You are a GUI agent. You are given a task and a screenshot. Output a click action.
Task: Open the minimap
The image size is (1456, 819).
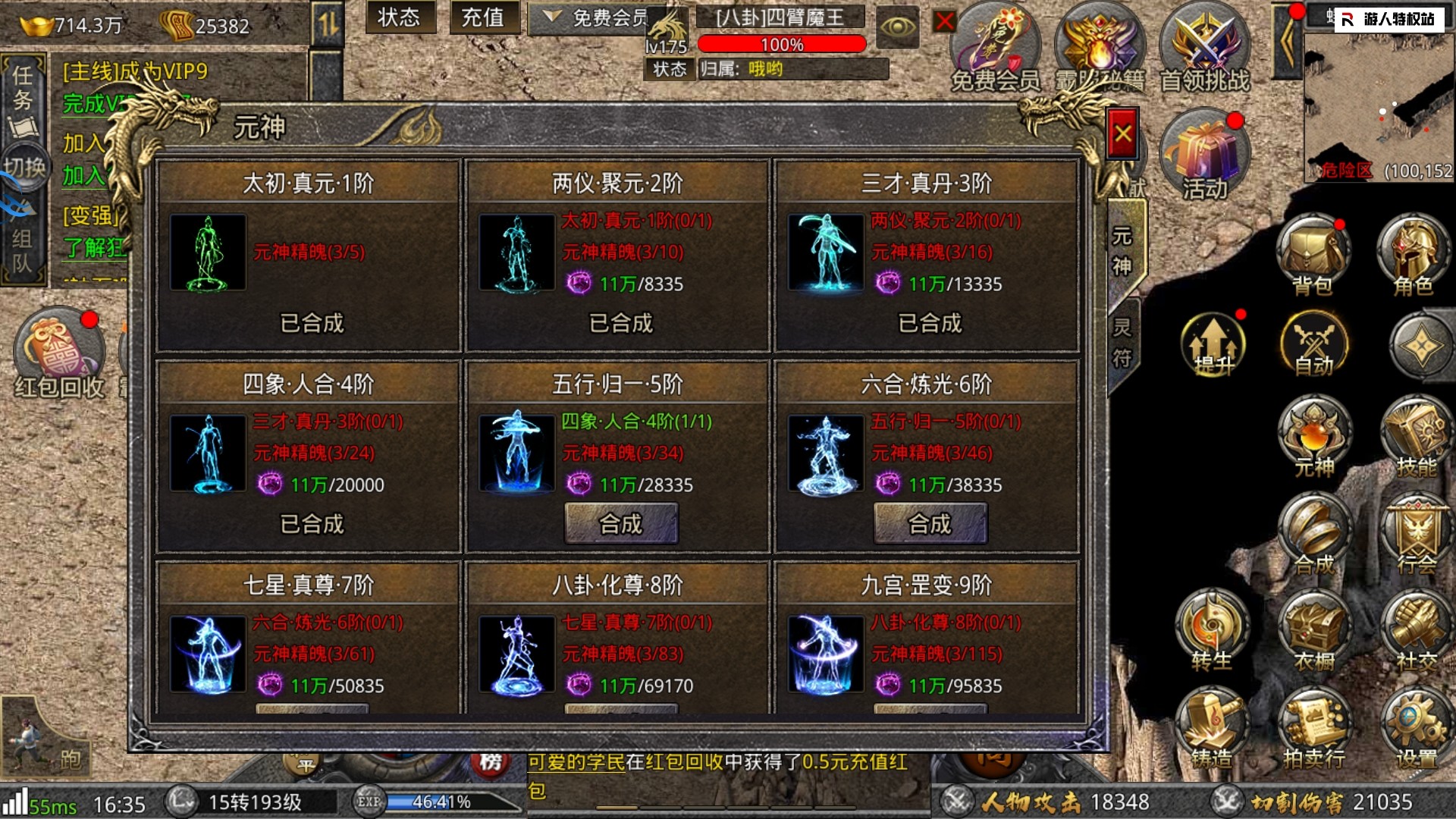click(1379, 106)
